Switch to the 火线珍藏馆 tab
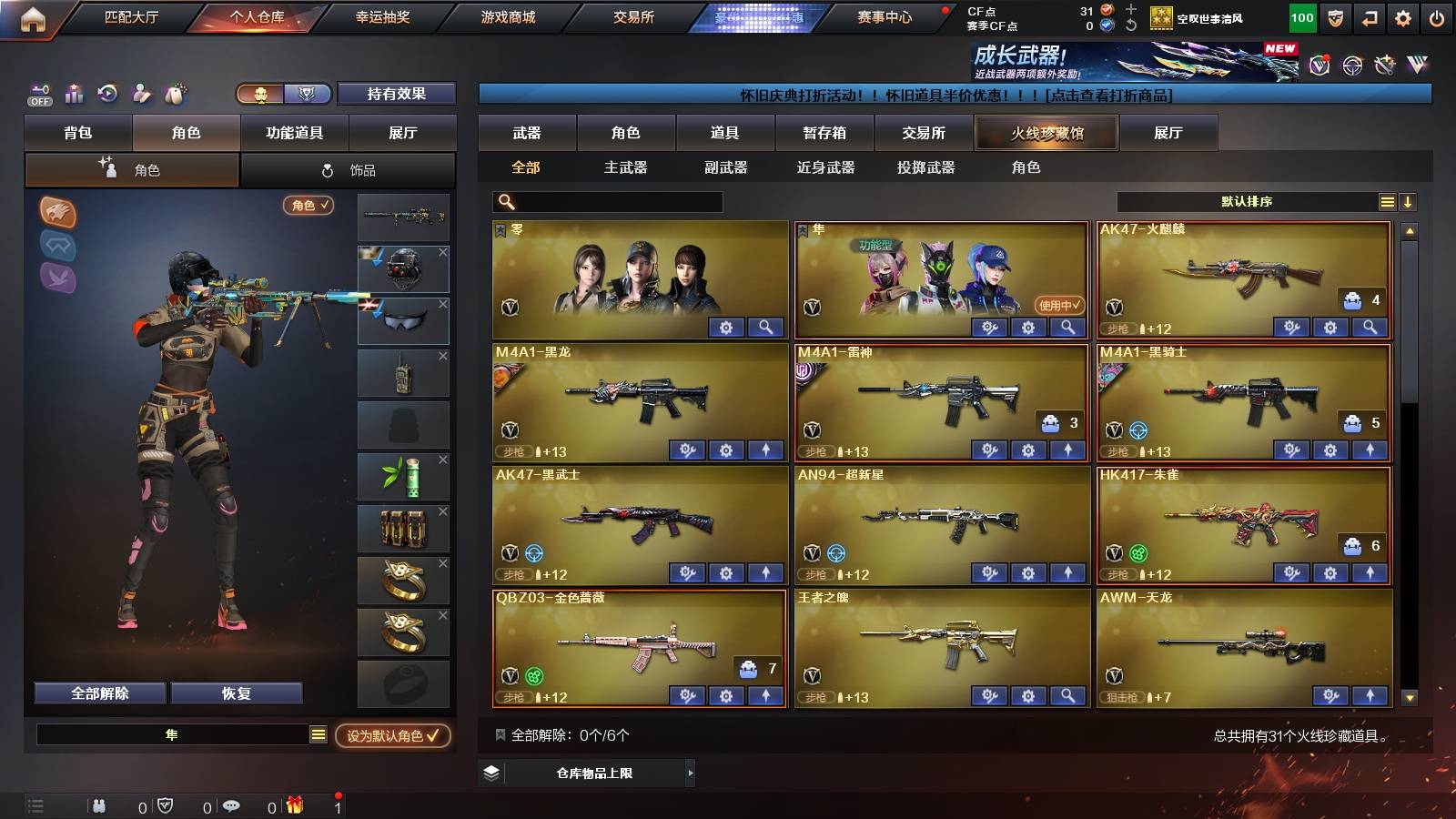 1046,133
